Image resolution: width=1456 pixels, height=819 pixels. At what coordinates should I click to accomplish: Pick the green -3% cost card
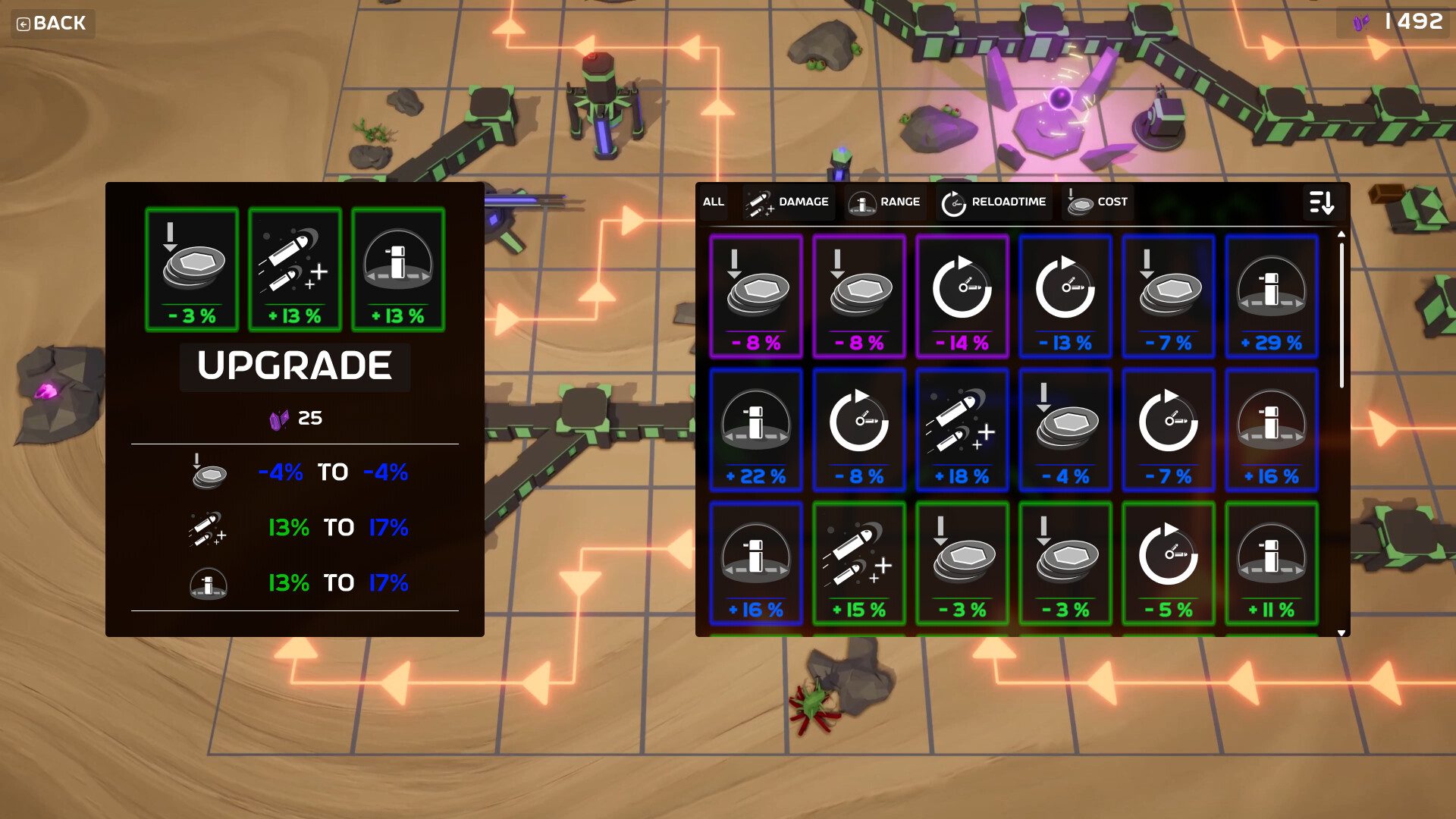(962, 563)
